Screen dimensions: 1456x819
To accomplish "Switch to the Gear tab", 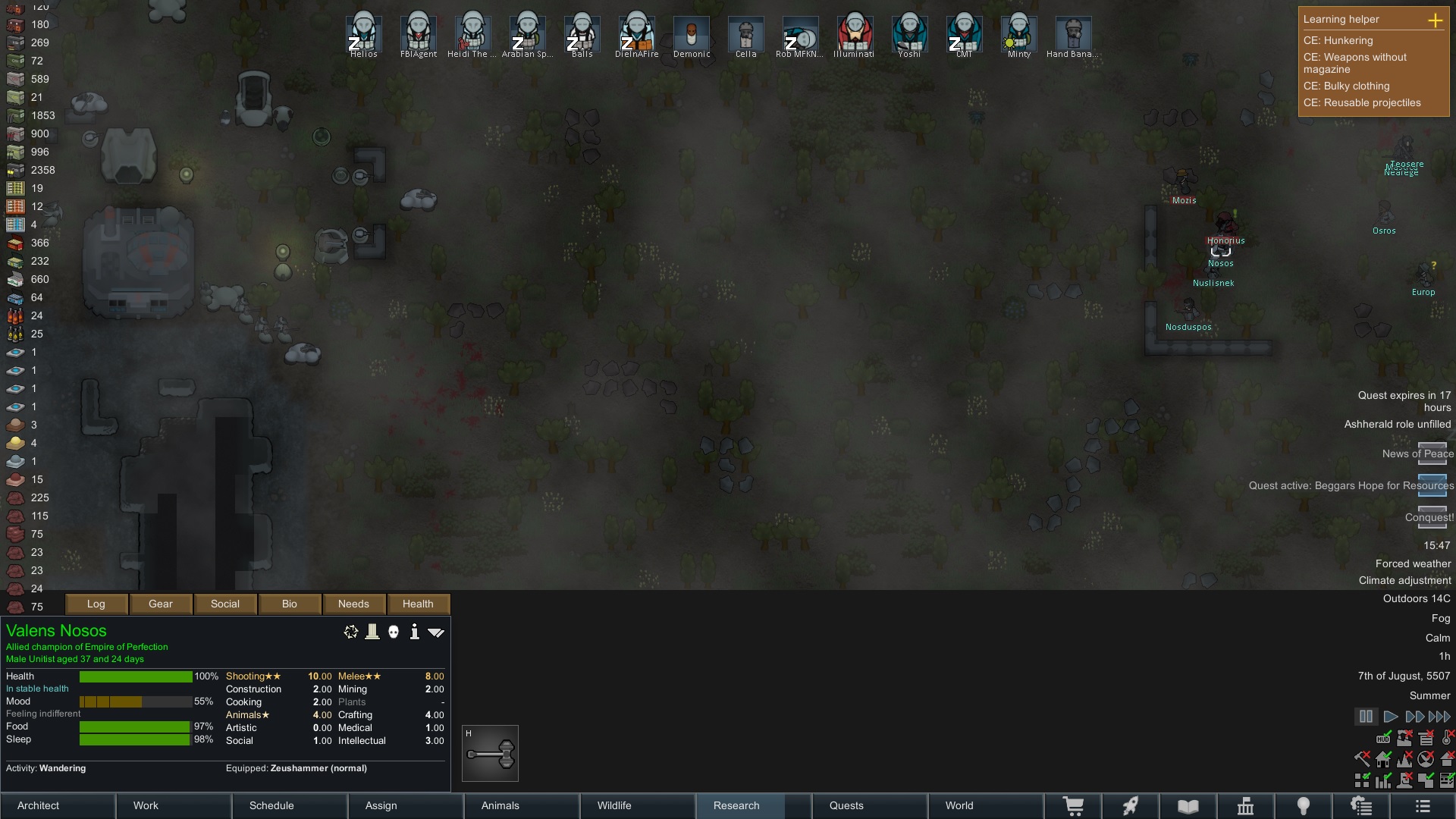I will click(x=161, y=604).
